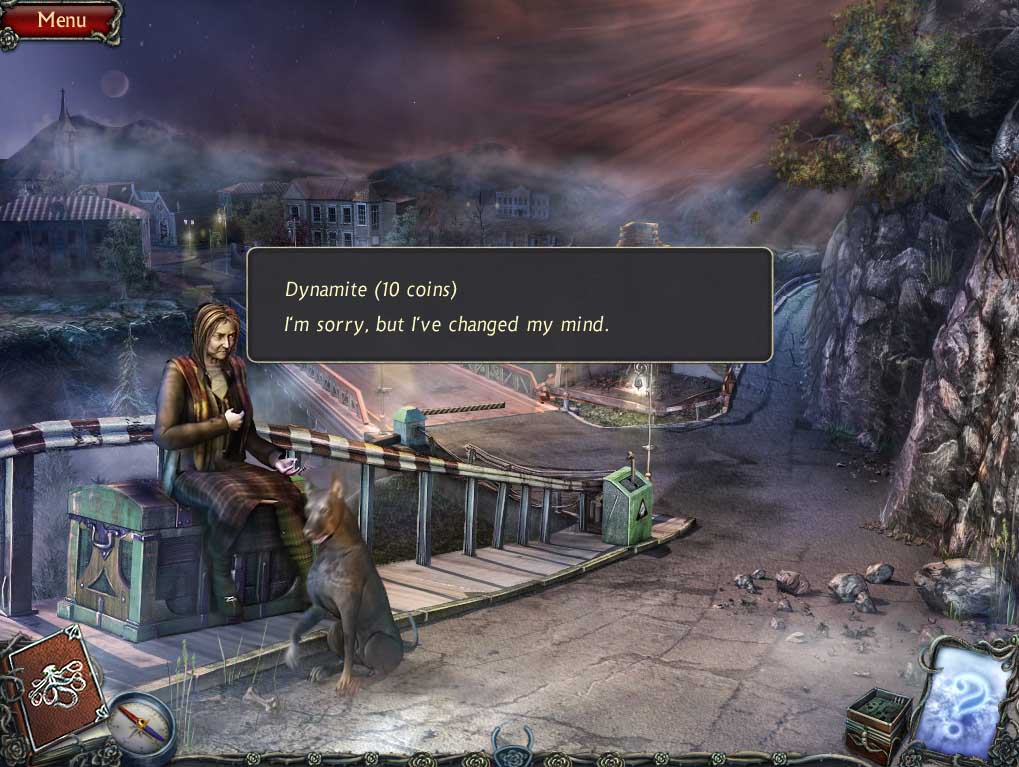The height and width of the screenshot is (767, 1019).
Task: Select "I'm sorry, but I've changed my mind"
Action: pos(446,324)
